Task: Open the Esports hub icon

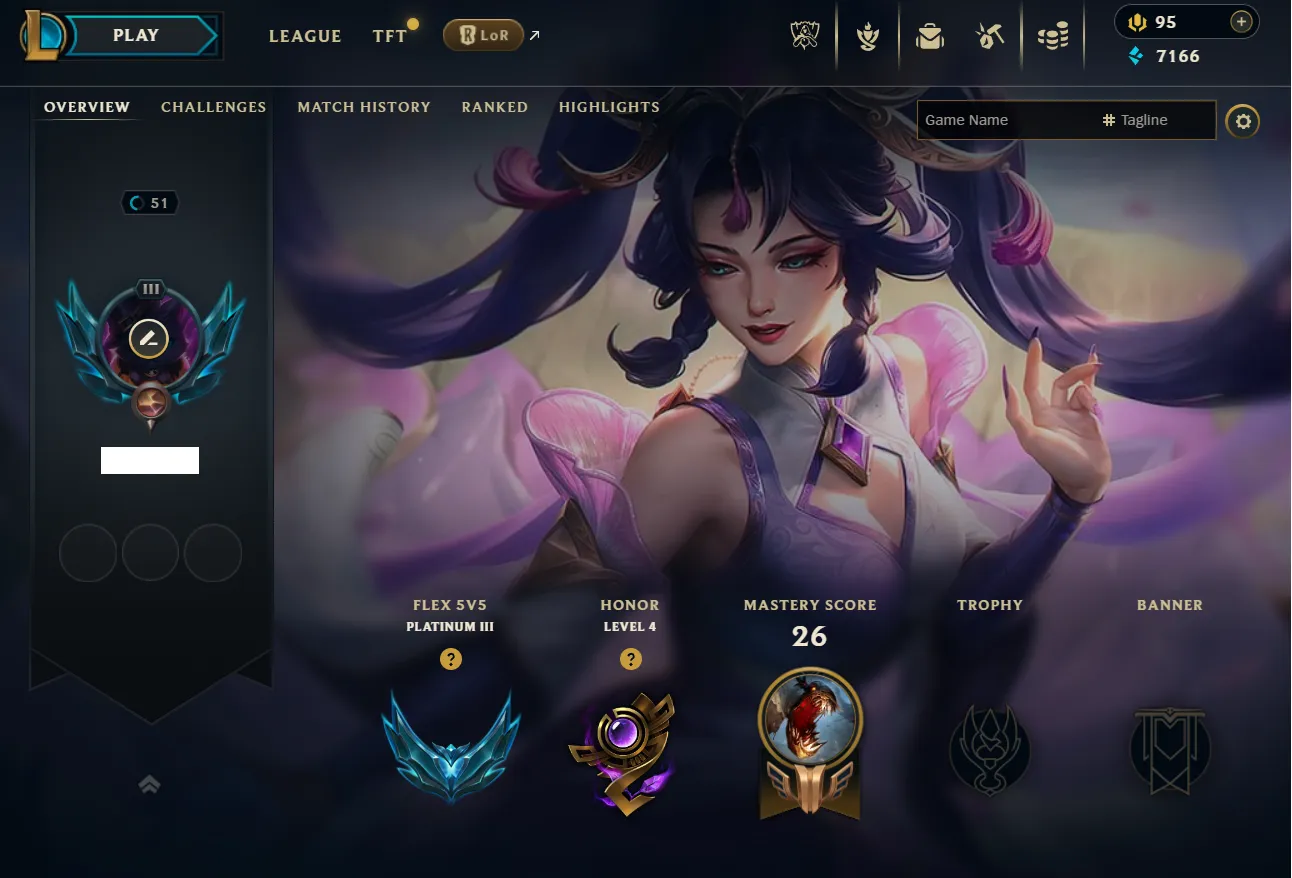Action: point(805,35)
